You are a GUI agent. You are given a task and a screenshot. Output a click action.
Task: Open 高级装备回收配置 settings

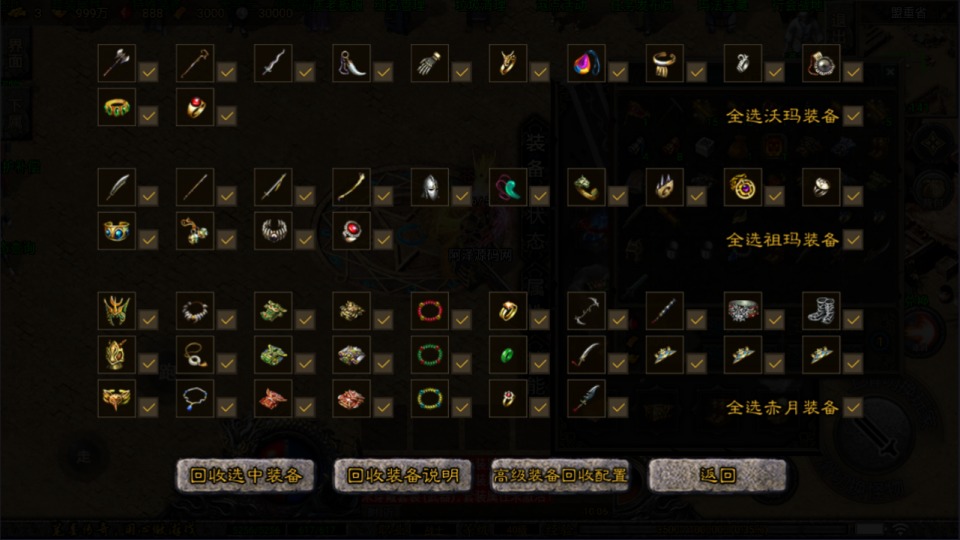pos(561,476)
